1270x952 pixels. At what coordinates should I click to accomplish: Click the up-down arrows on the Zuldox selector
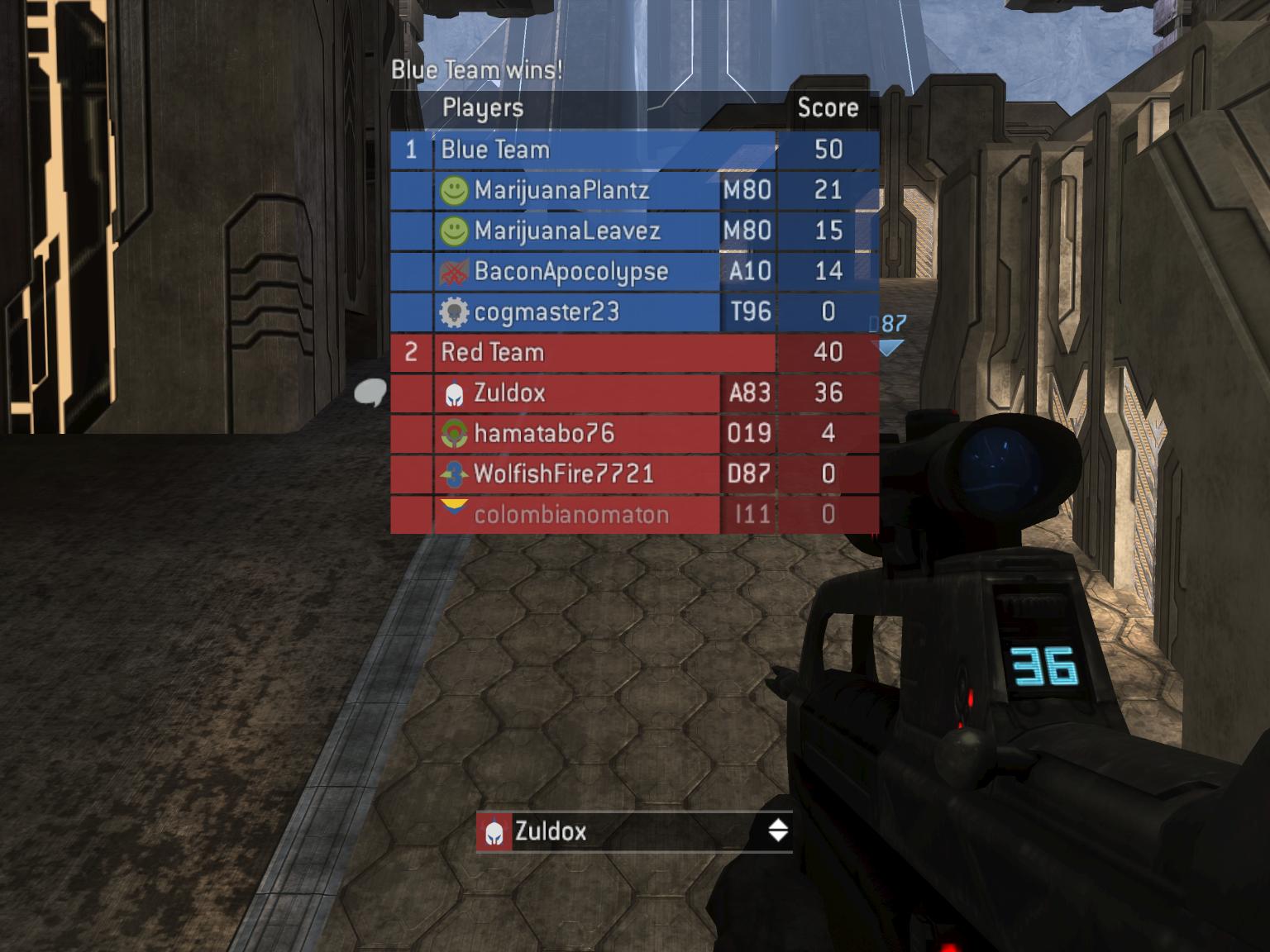(x=778, y=831)
